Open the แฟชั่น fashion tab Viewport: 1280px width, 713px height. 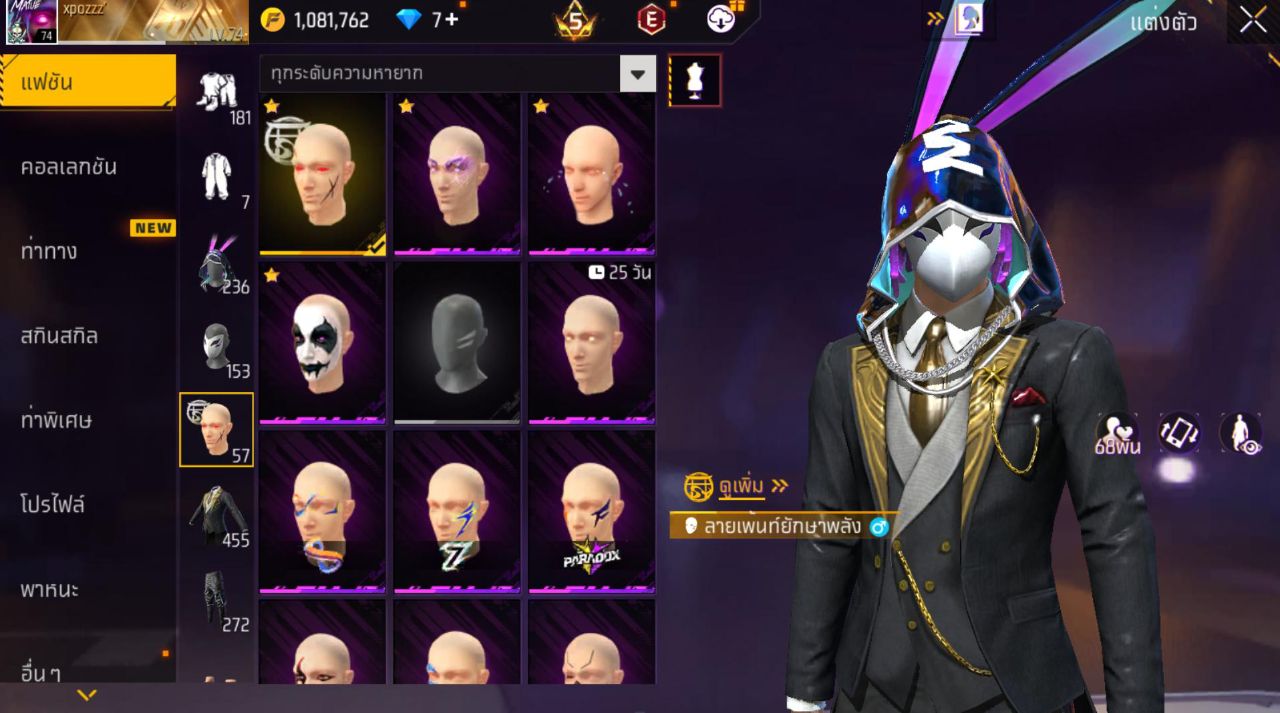click(88, 82)
